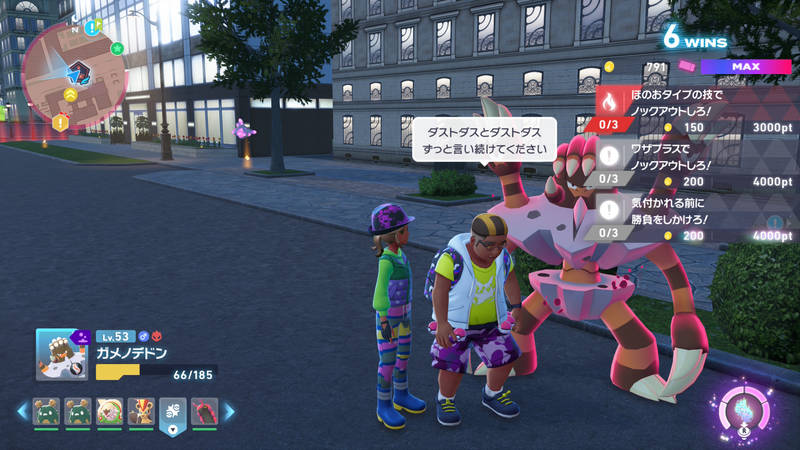Select the pink round Pokémon party slot
This screenshot has height=450, width=800.
point(108,411)
